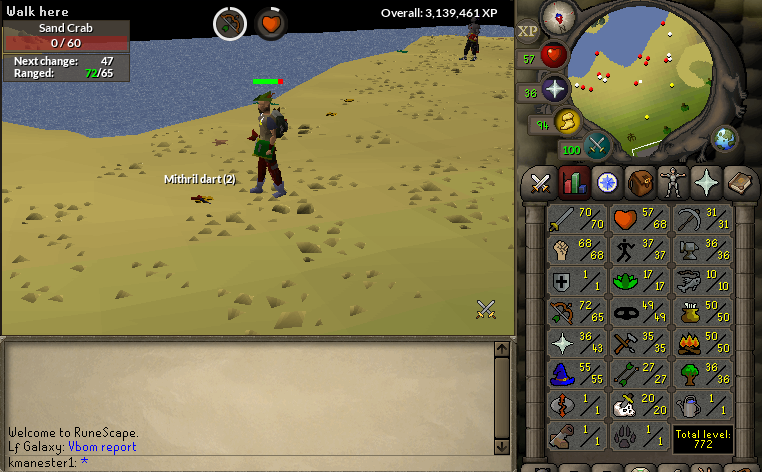This screenshot has width=762, height=472.
Task: Show the Worn Equipment tab
Action: [672, 182]
